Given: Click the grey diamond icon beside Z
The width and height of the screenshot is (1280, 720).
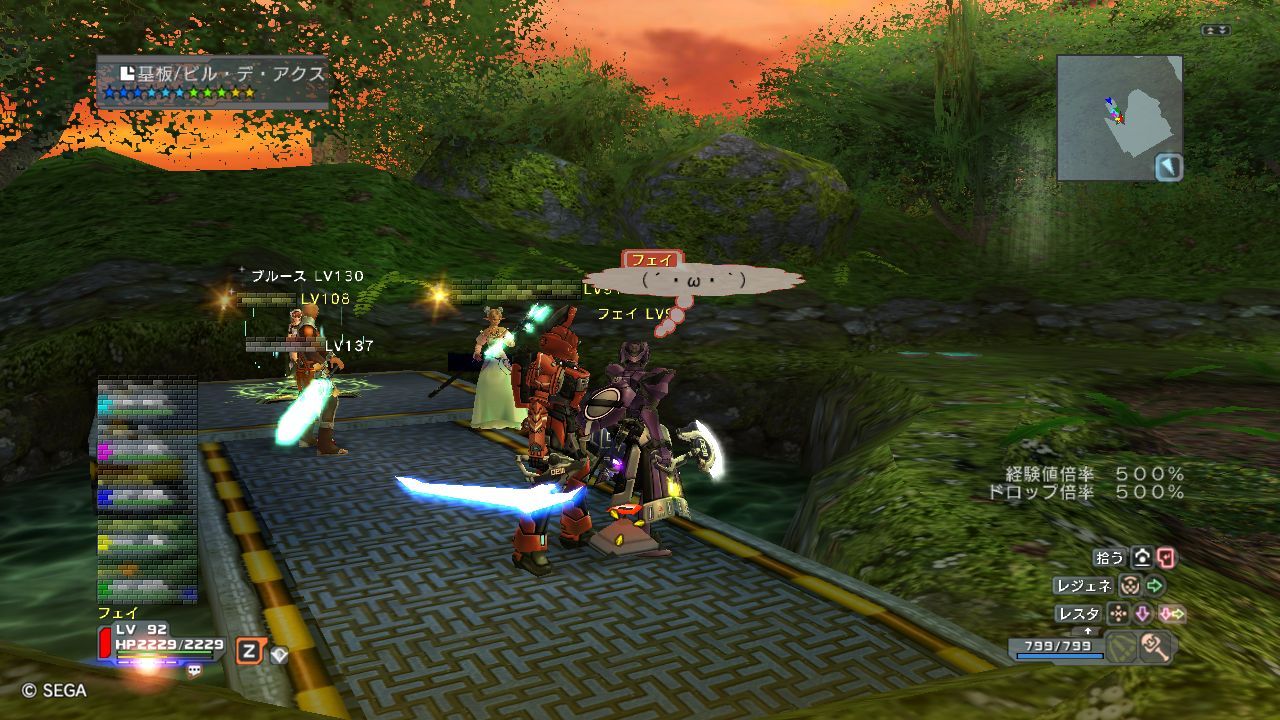Looking at the screenshot, I should 279,654.
